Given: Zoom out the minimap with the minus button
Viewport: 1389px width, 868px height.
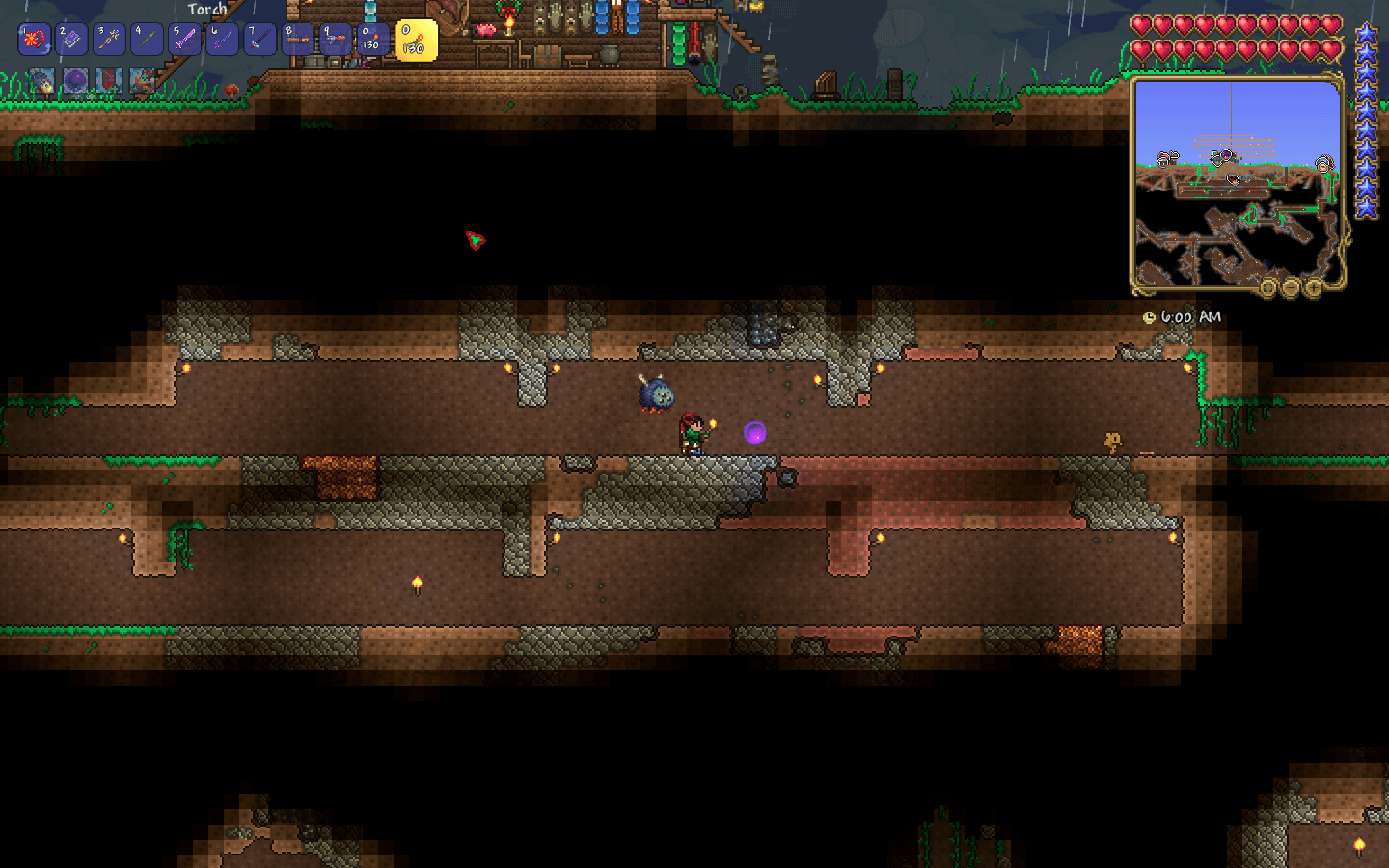Looking at the screenshot, I should [1291, 287].
